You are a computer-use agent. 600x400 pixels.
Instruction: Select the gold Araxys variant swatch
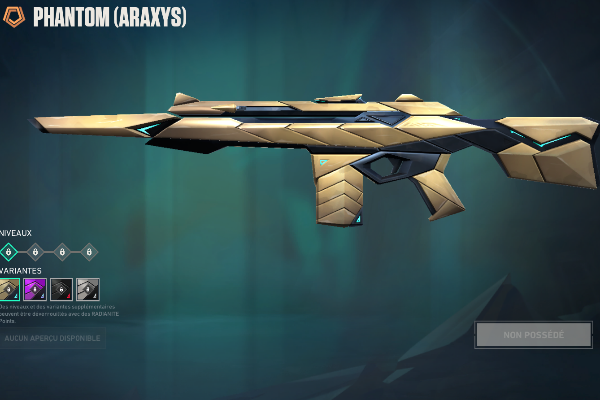9,290
